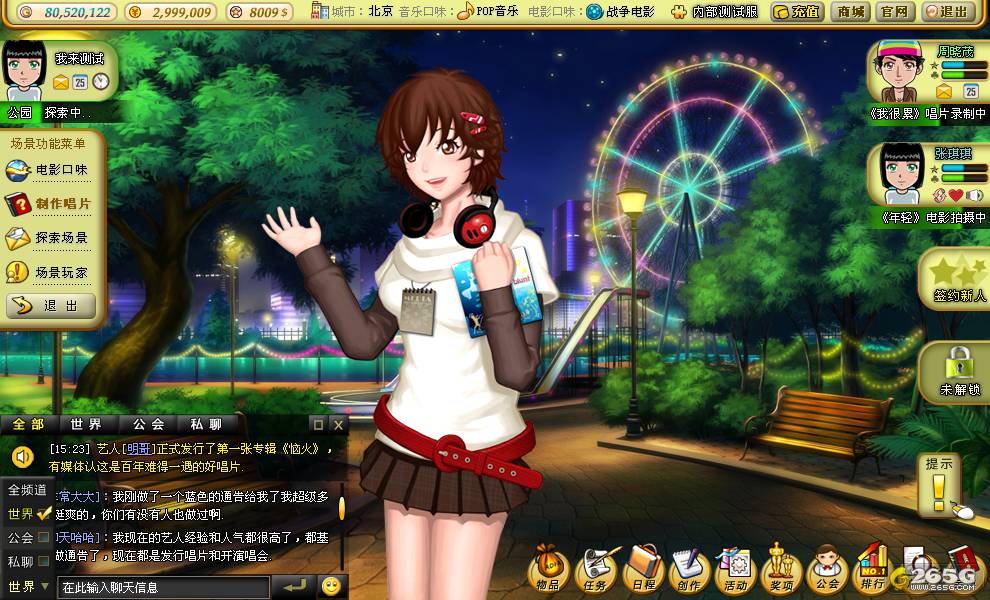Close the chat window with X
The width and height of the screenshot is (990, 600).
(338, 424)
